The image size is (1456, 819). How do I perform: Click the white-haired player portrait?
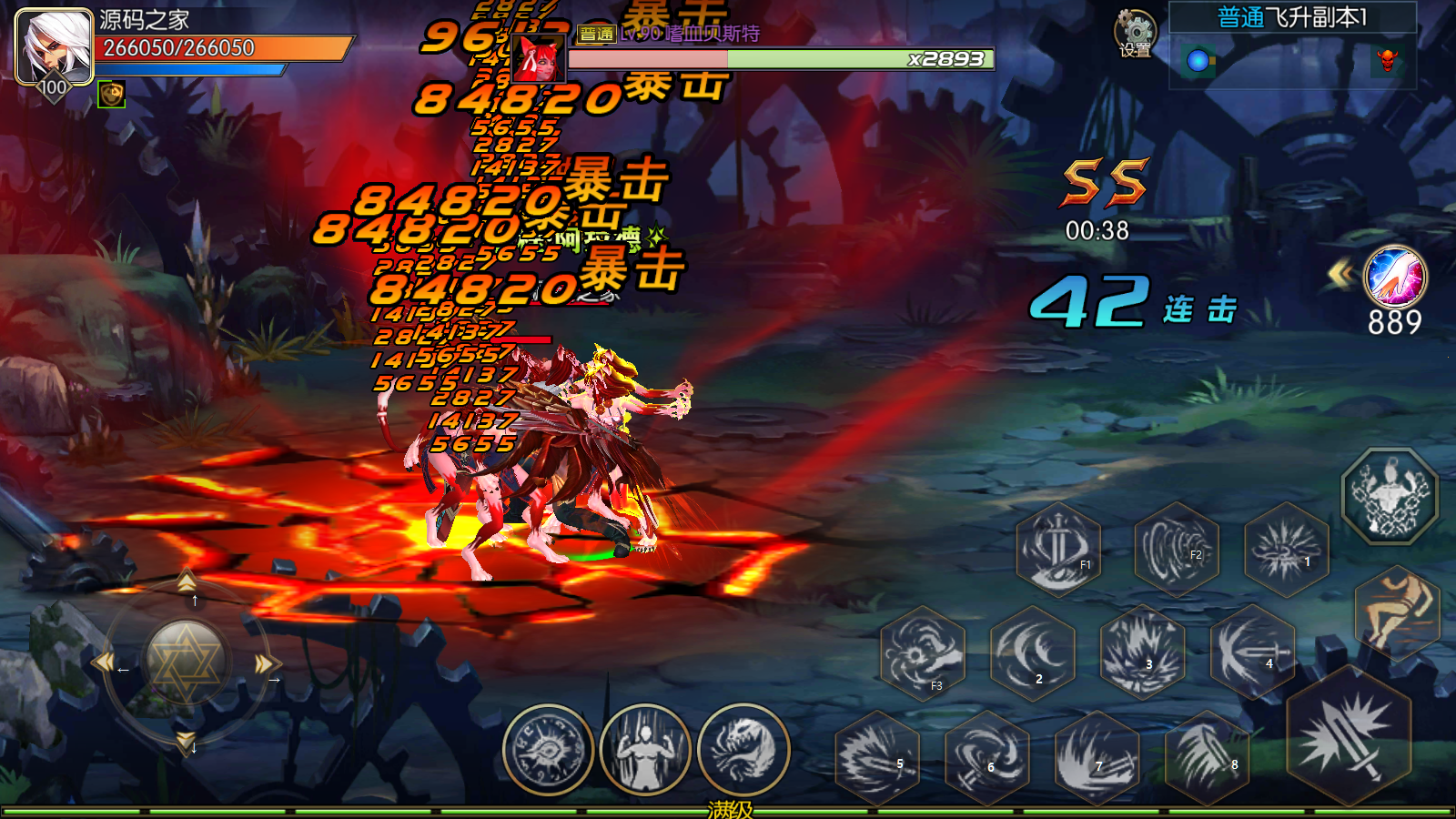pos(55,45)
